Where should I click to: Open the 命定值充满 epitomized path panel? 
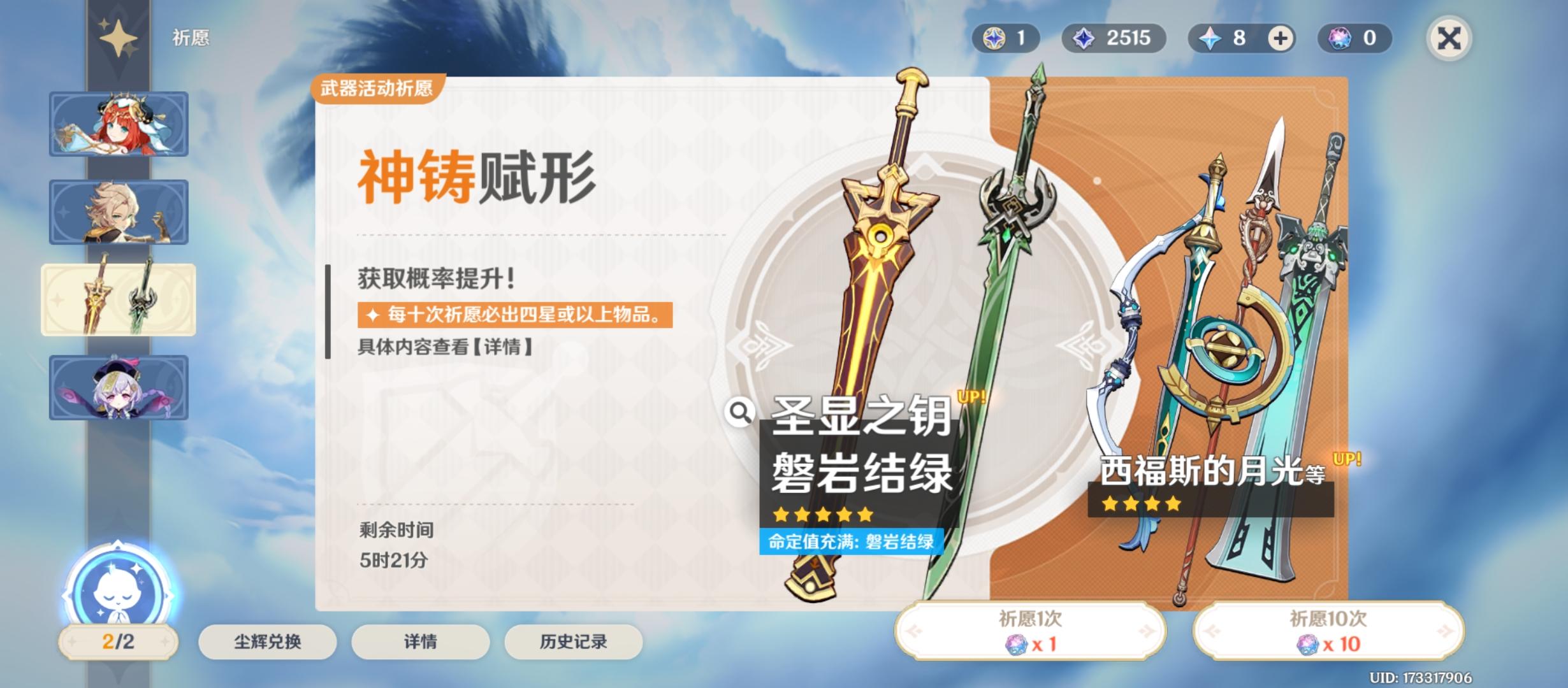[x=852, y=542]
